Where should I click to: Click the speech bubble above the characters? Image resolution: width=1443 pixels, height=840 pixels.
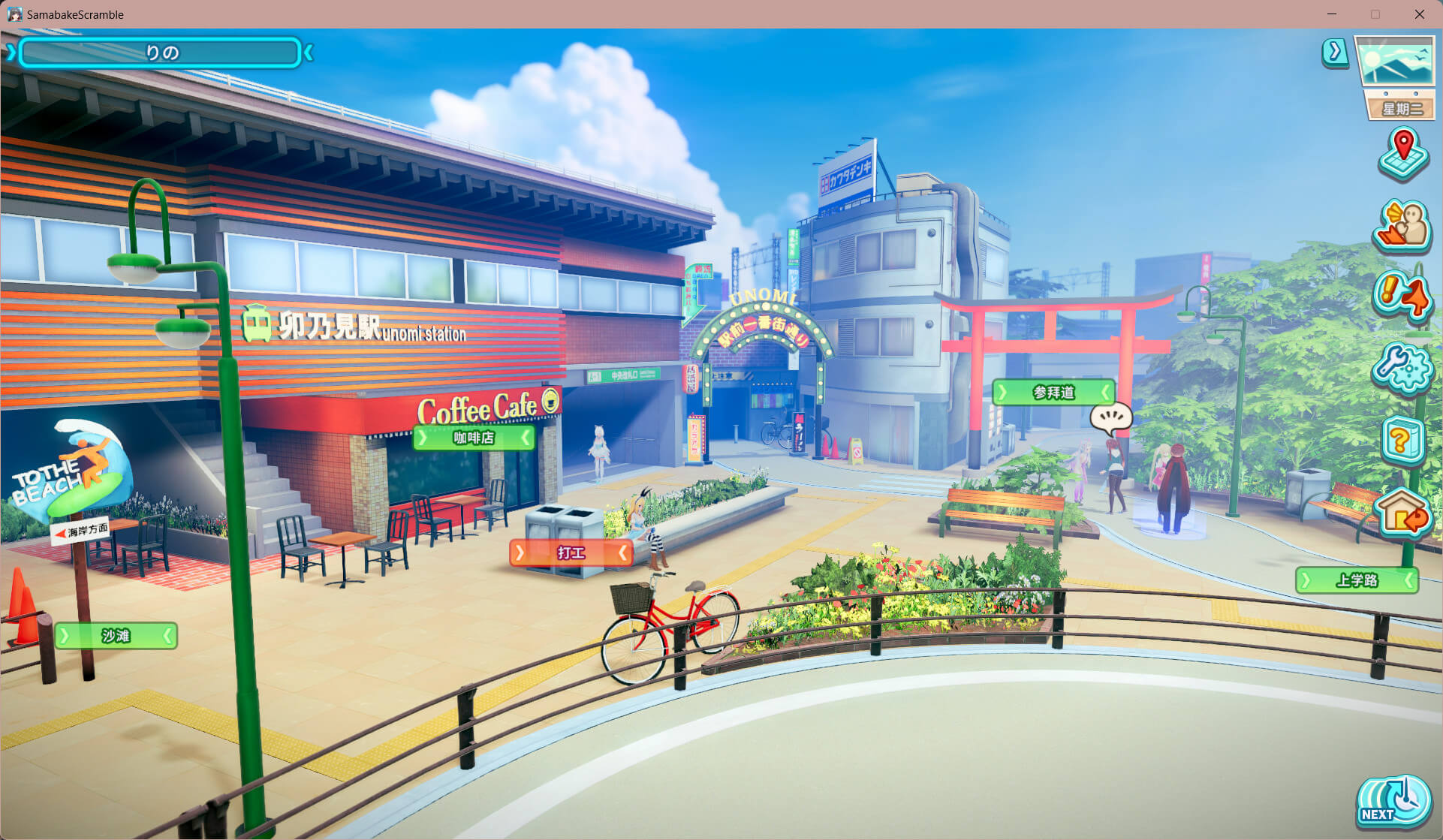point(1110,417)
